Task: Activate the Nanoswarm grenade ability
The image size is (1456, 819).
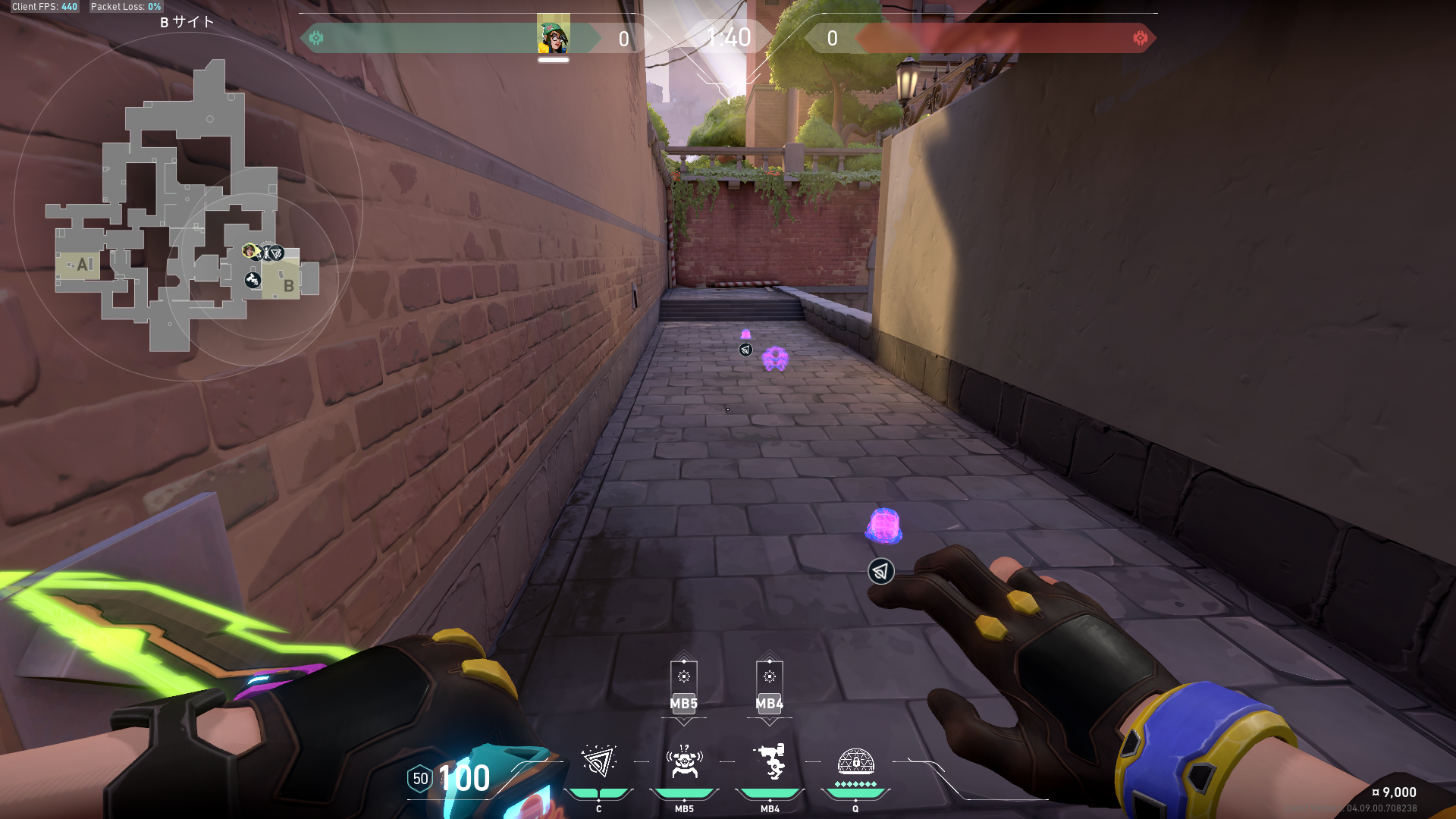Action: pyautogui.click(x=598, y=762)
